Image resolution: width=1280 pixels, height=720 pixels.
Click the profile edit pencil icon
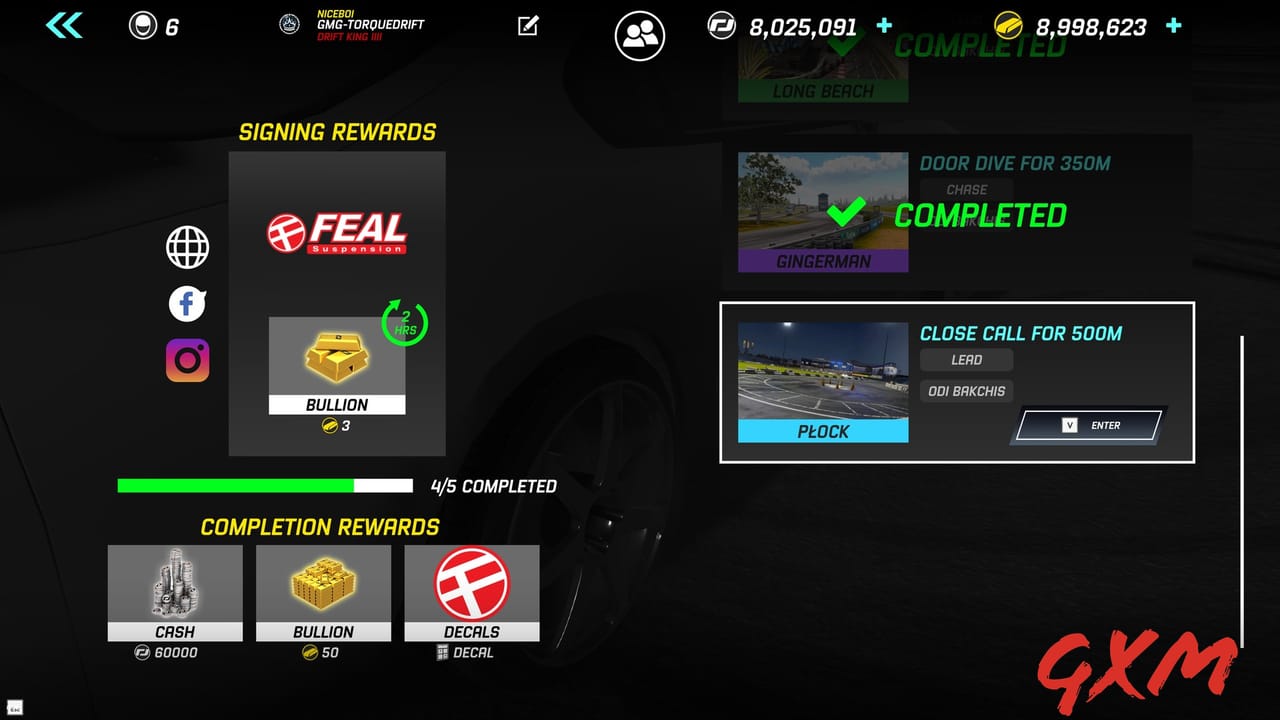[528, 26]
